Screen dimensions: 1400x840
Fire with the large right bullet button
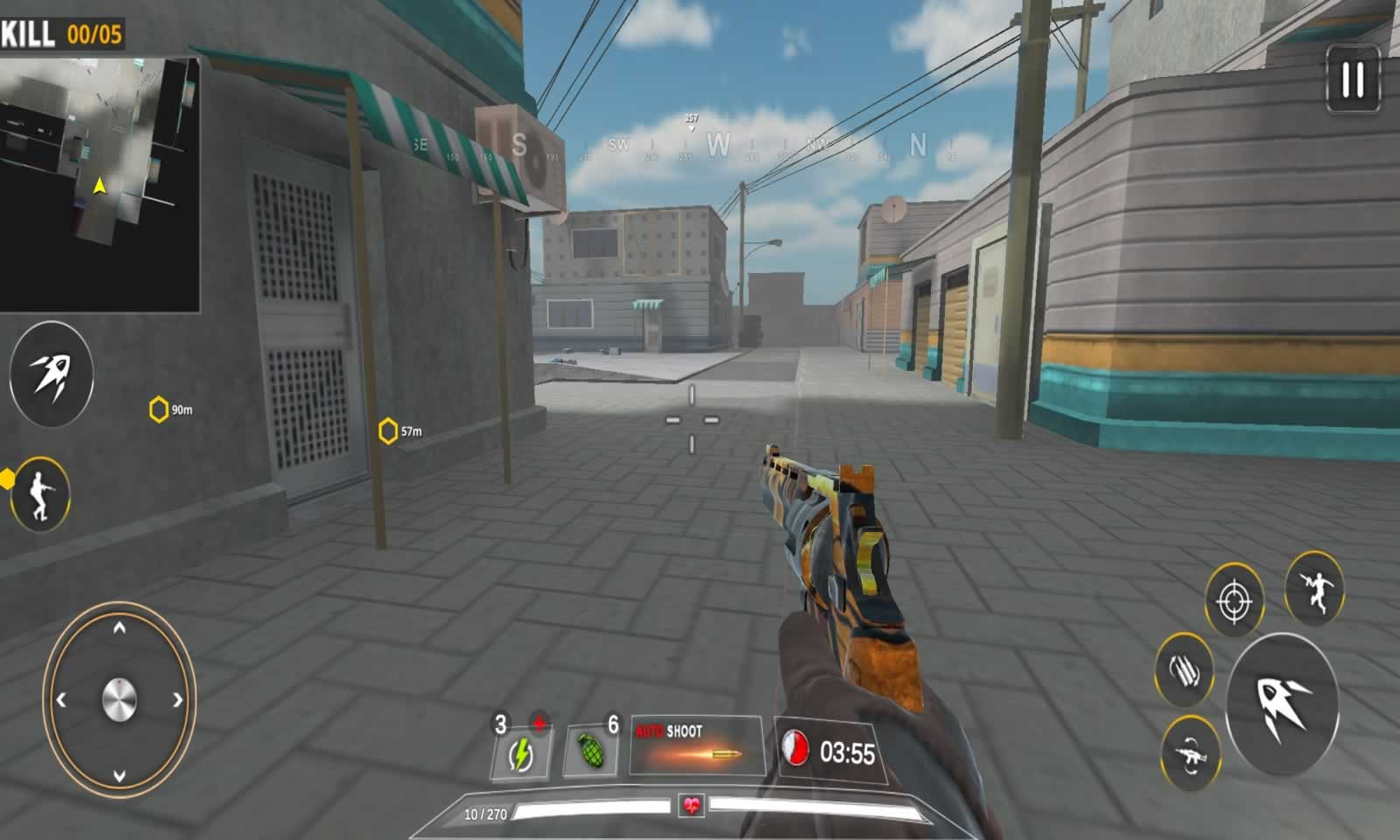coord(1282,703)
